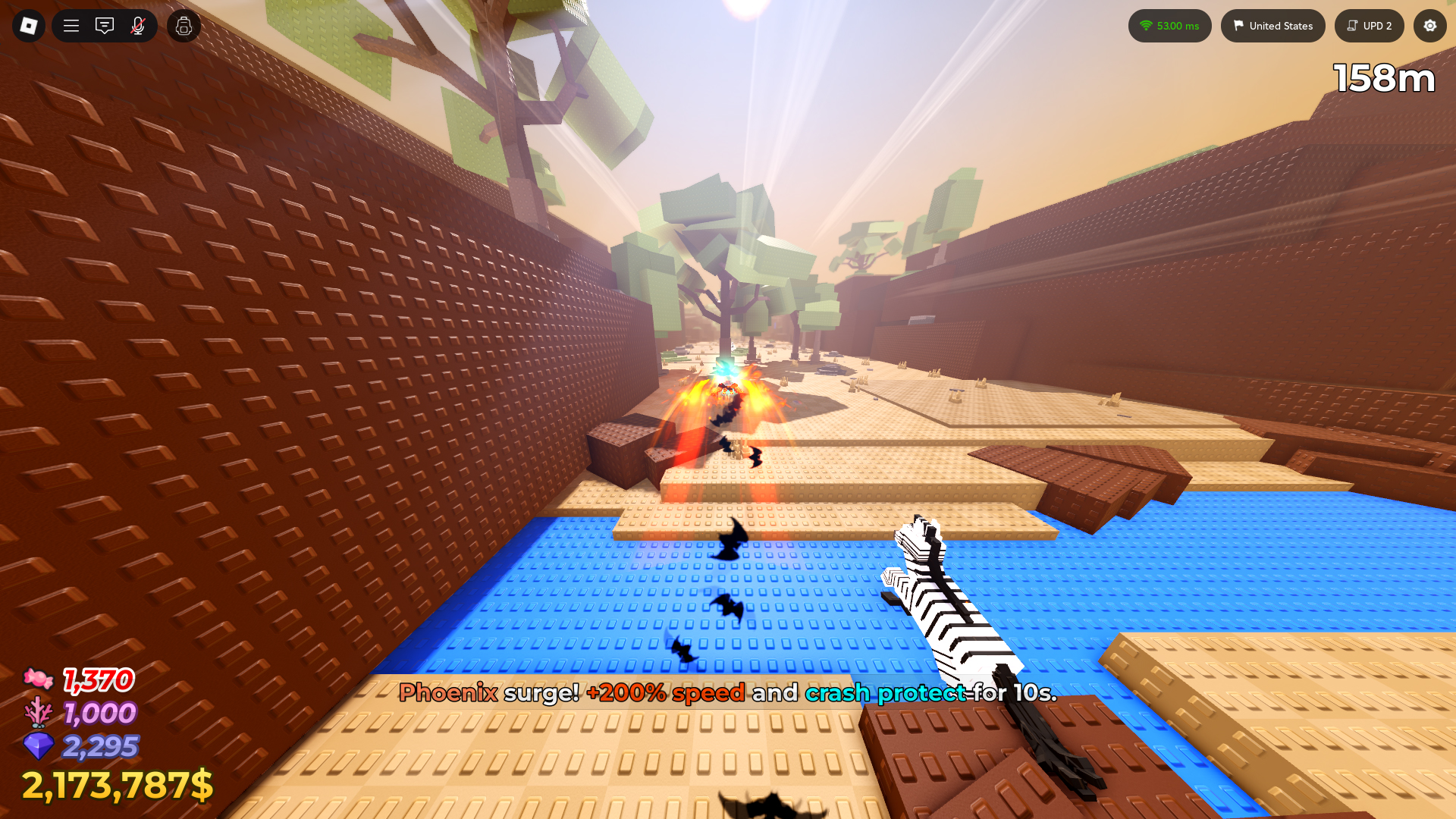The height and width of the screenshot is (819, 1456).
Task: Open the chat window via speech bubble icon
Action: coord(104,25)
